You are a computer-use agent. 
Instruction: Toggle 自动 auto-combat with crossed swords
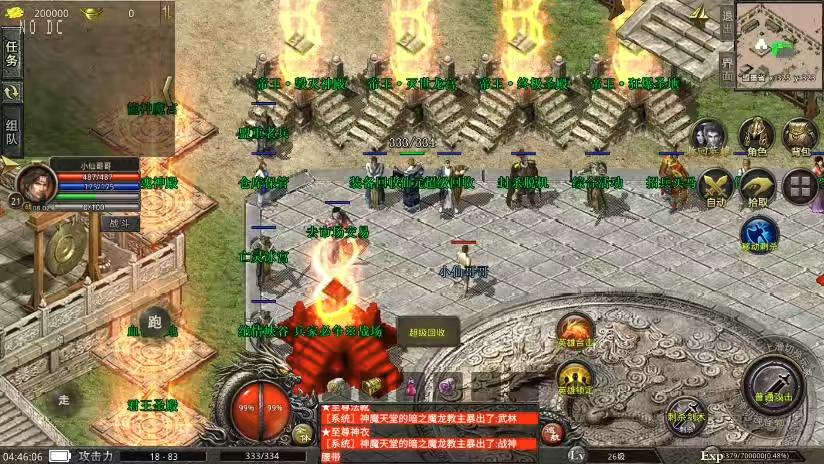point(715,186)
